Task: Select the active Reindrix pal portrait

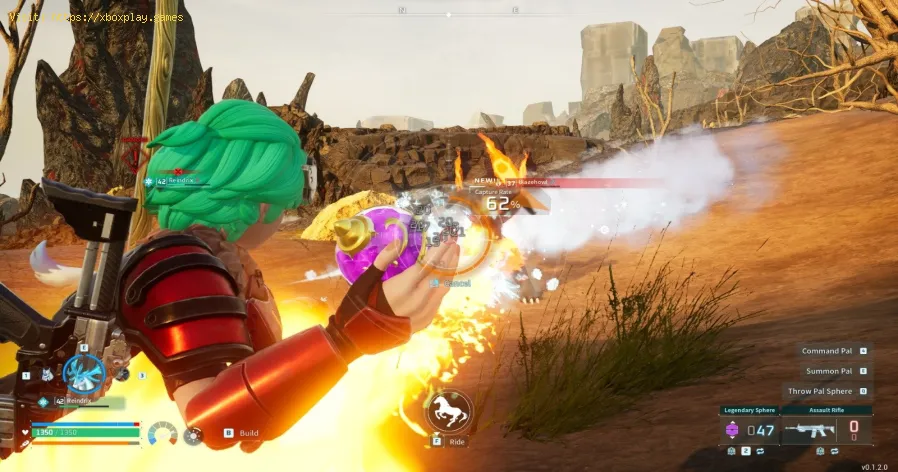Action: click(x=84, y=373)
